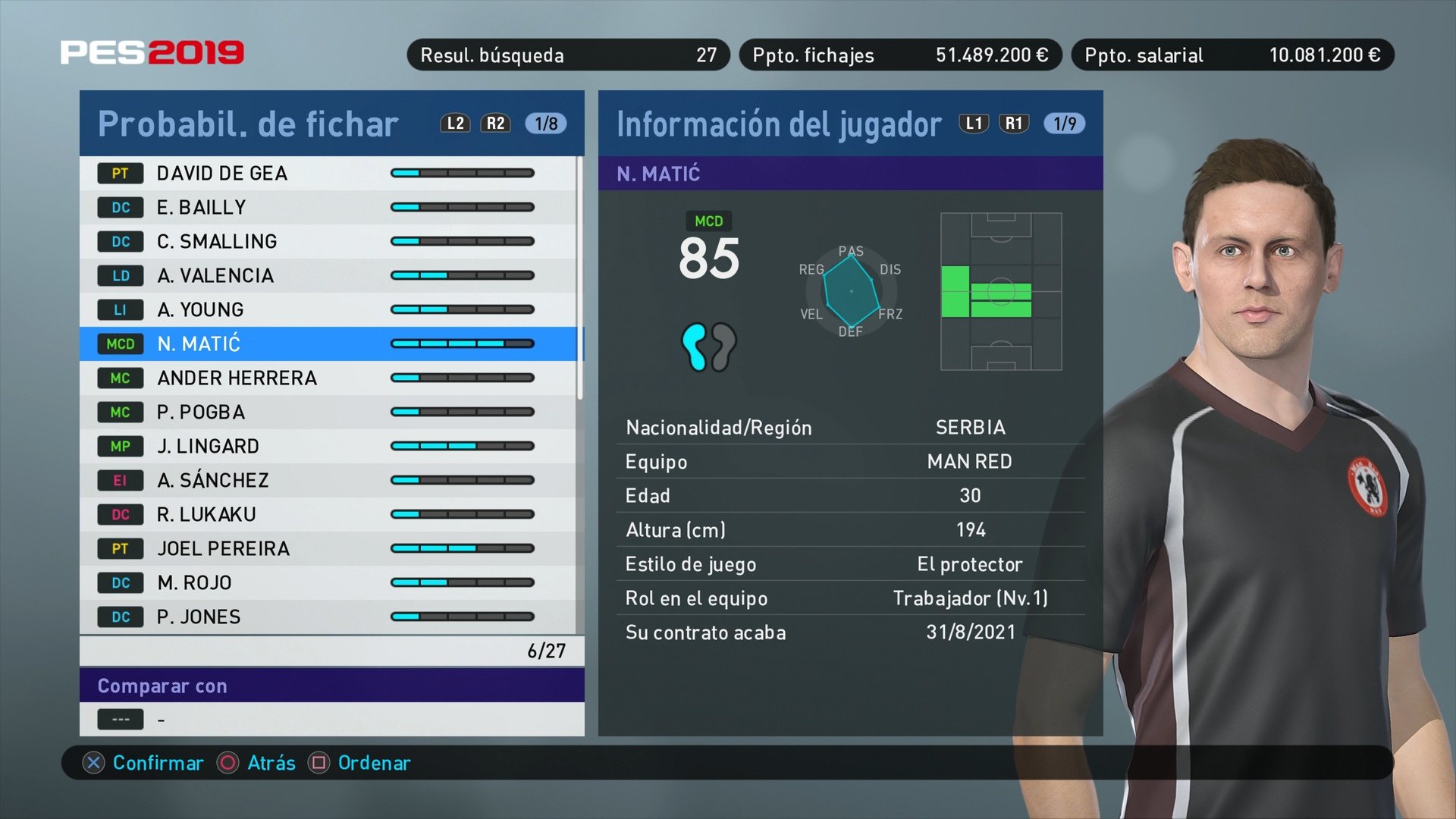
Task: Open page selector showing 1/8 on Probabil. de fichar
Action: (x=544, y=124)
